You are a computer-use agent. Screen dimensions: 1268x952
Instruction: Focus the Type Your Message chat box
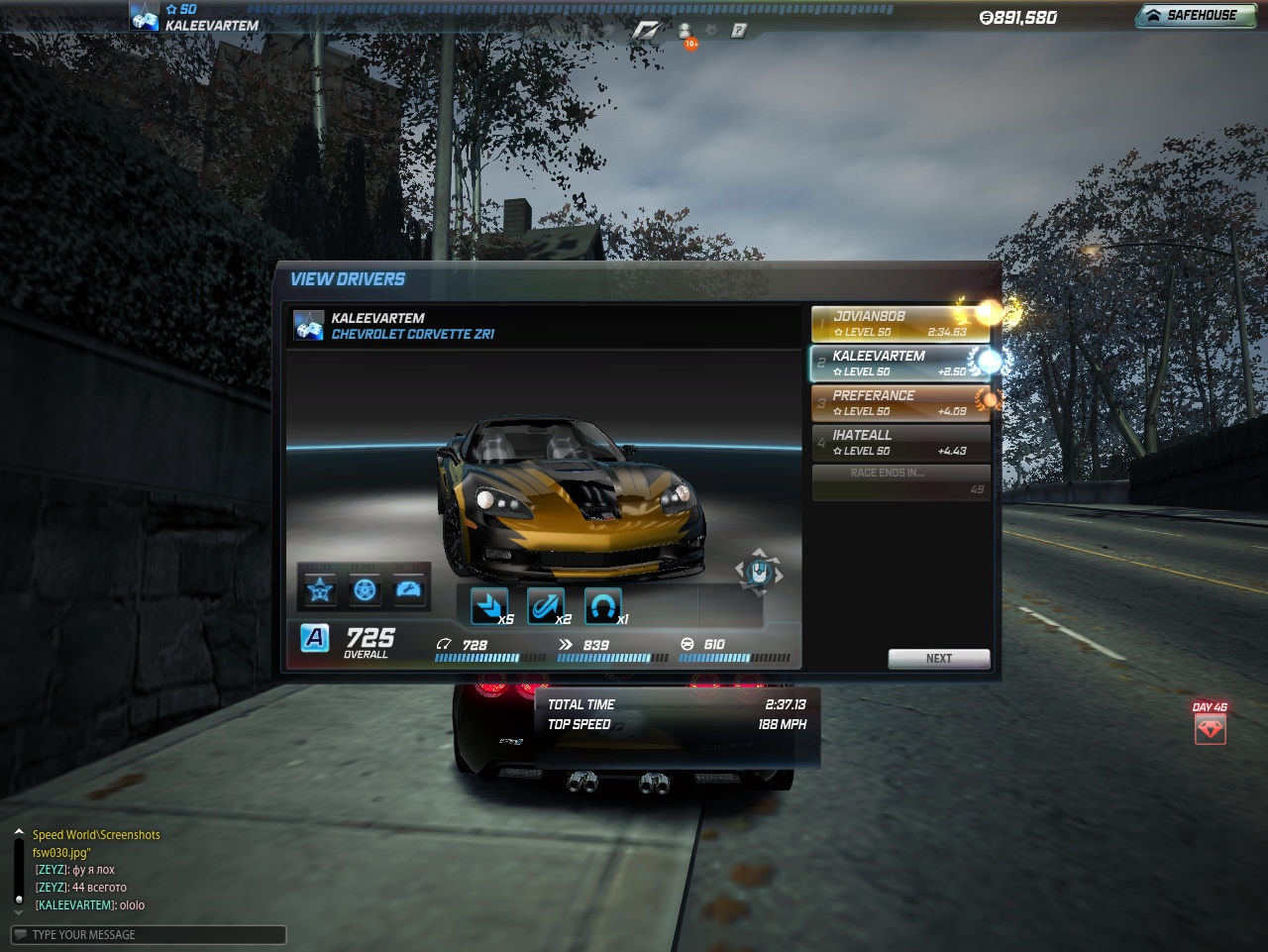point(149,935)
